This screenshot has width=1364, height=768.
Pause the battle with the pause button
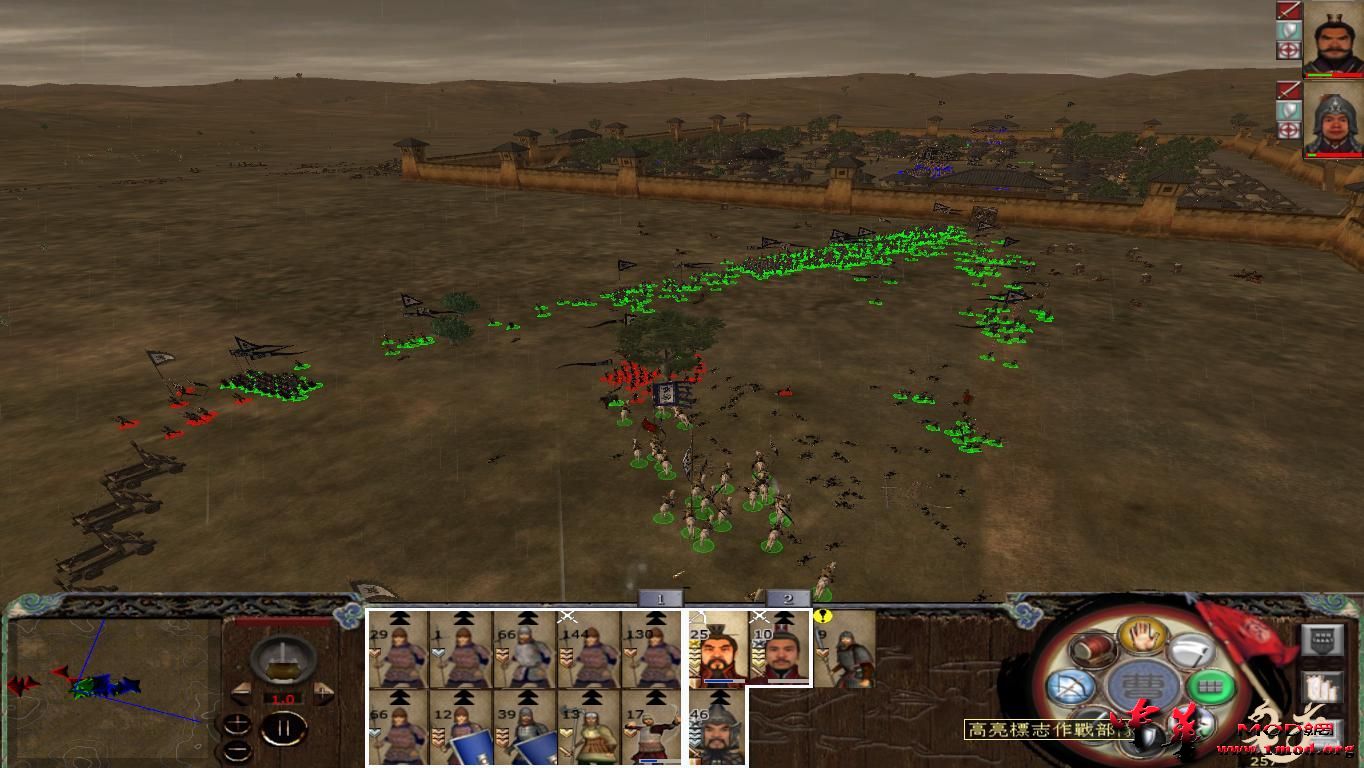283,727
